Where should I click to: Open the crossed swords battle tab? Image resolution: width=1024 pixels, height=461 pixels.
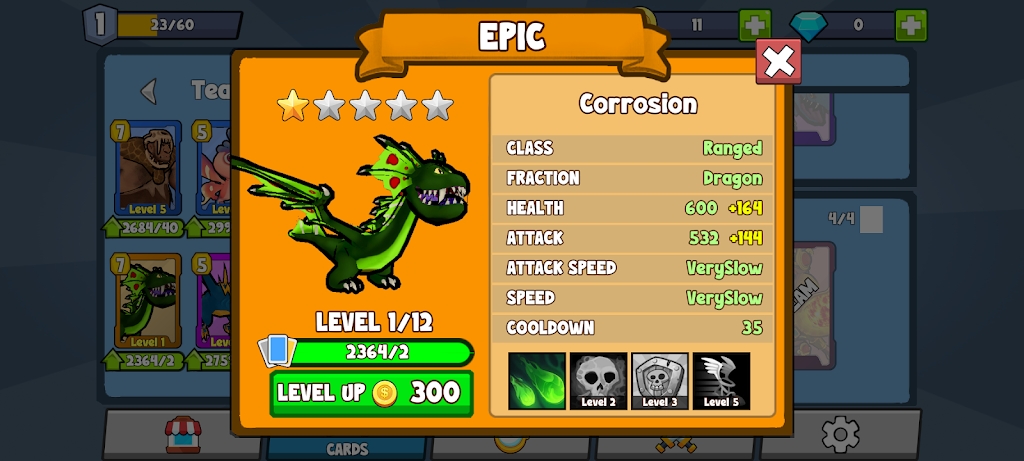tap(675, 443)
